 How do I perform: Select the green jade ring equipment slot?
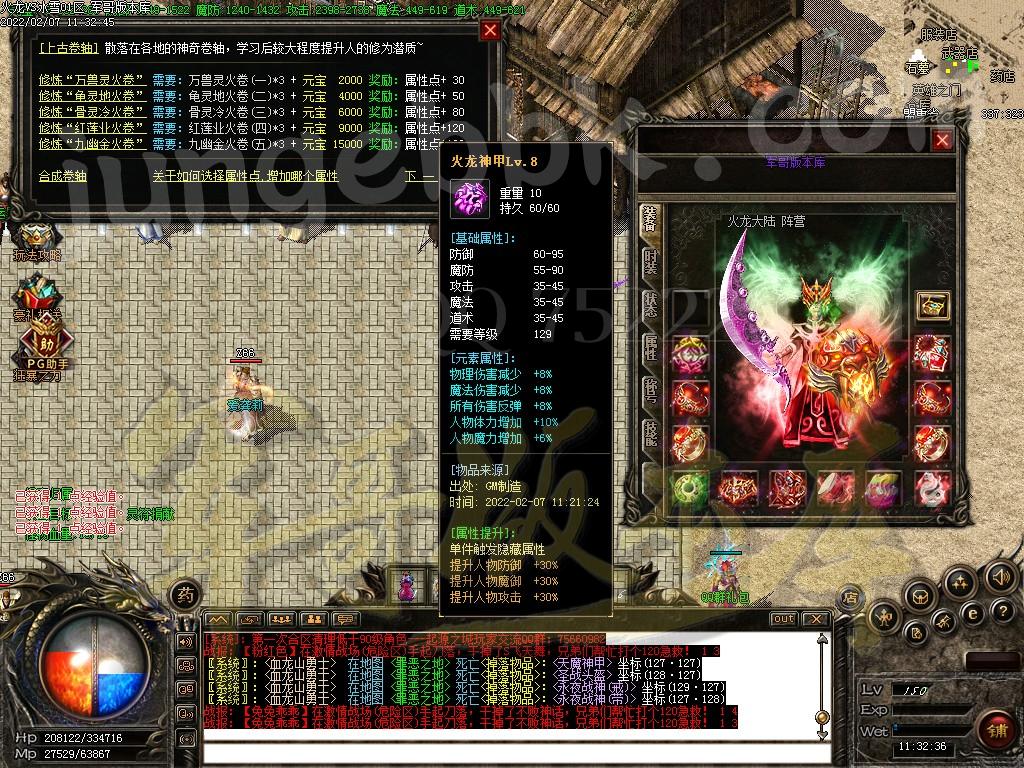(x=688, y=489)
